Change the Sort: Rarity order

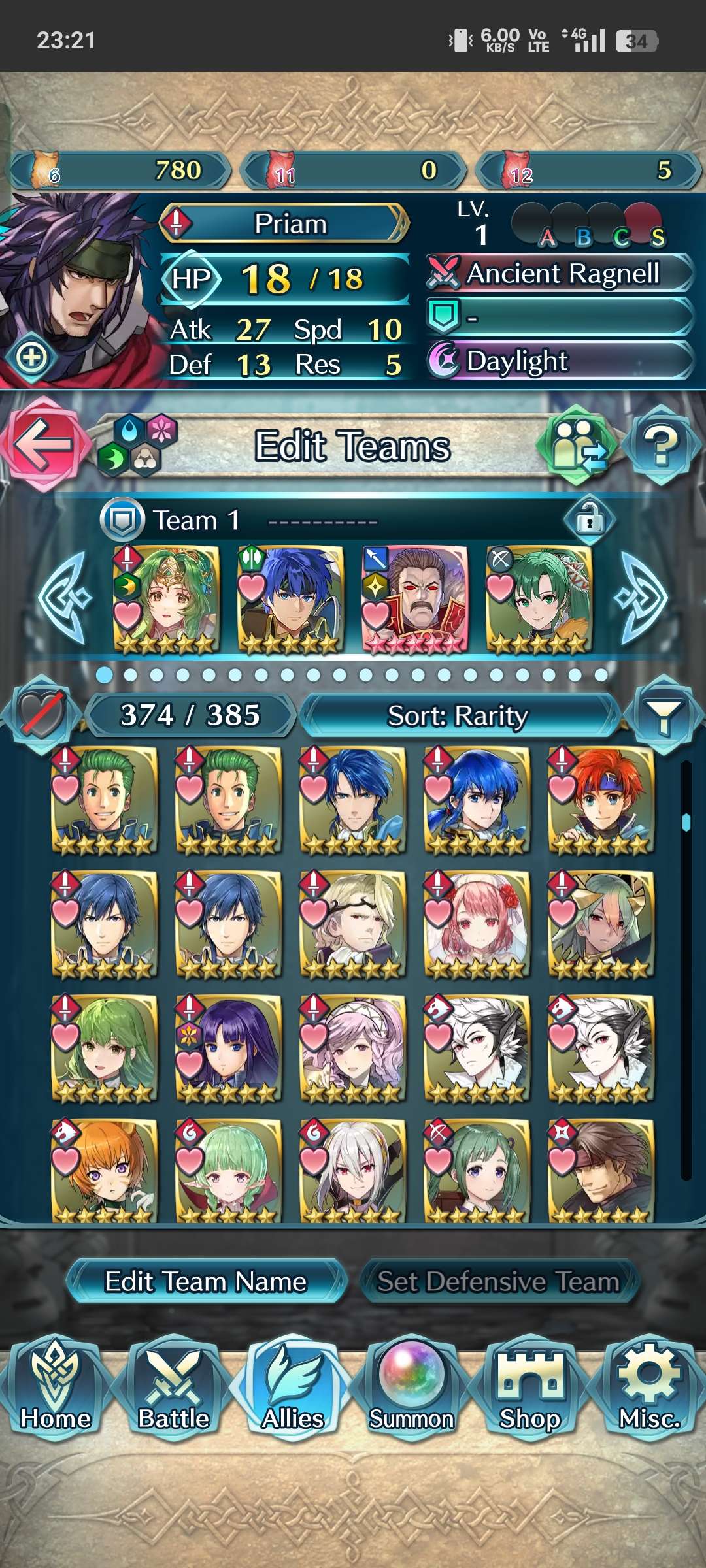[458, 715]
